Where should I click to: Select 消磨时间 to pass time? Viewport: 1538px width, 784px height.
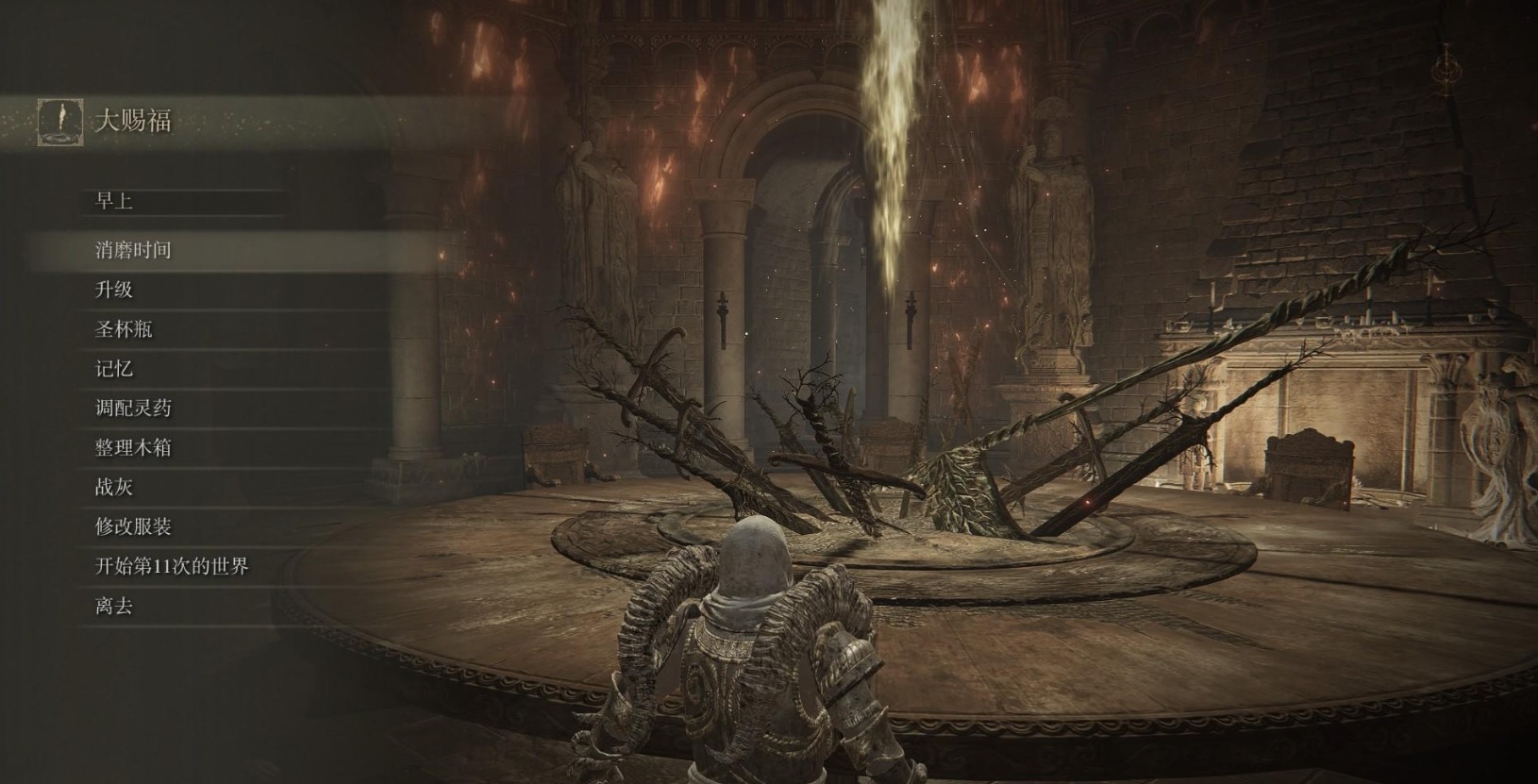click(133, 250)
